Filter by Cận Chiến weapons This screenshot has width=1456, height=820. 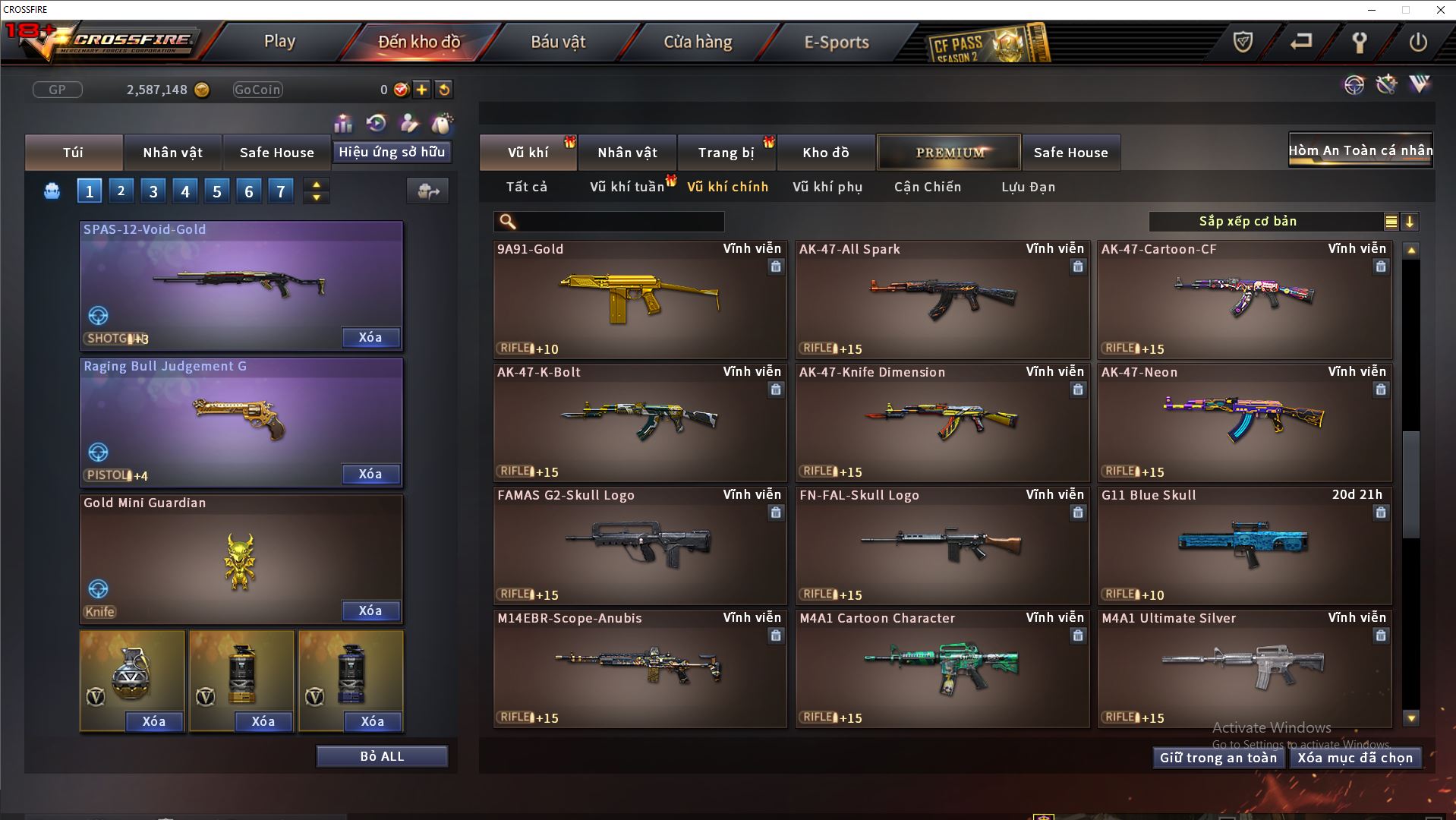[x=928, y=187]
